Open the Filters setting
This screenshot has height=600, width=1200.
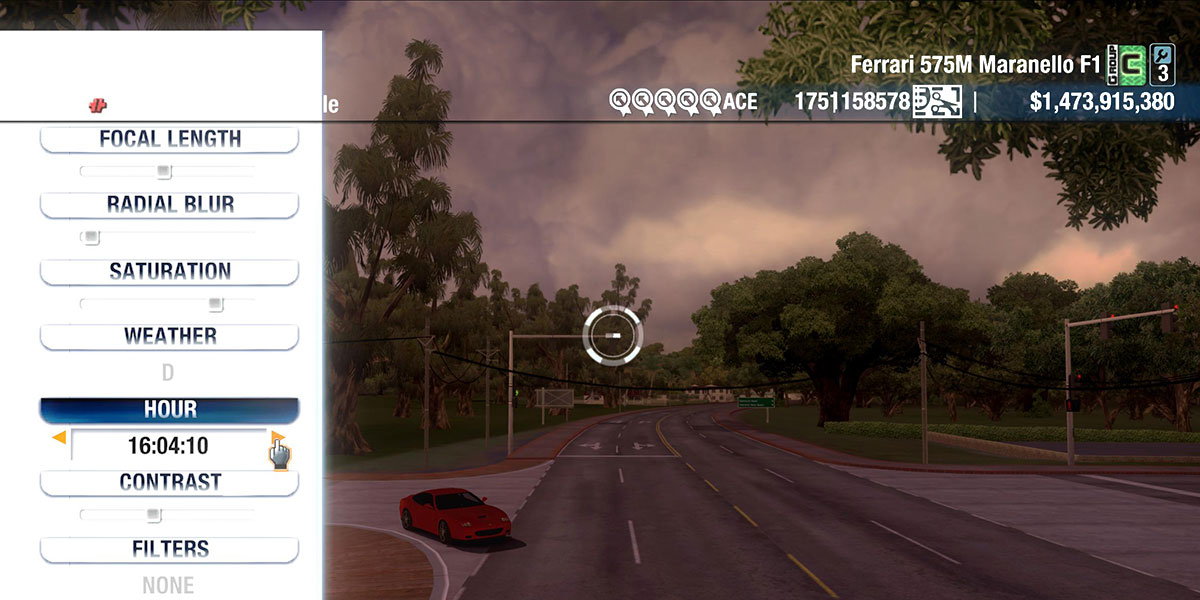click(x=169, y=549)
